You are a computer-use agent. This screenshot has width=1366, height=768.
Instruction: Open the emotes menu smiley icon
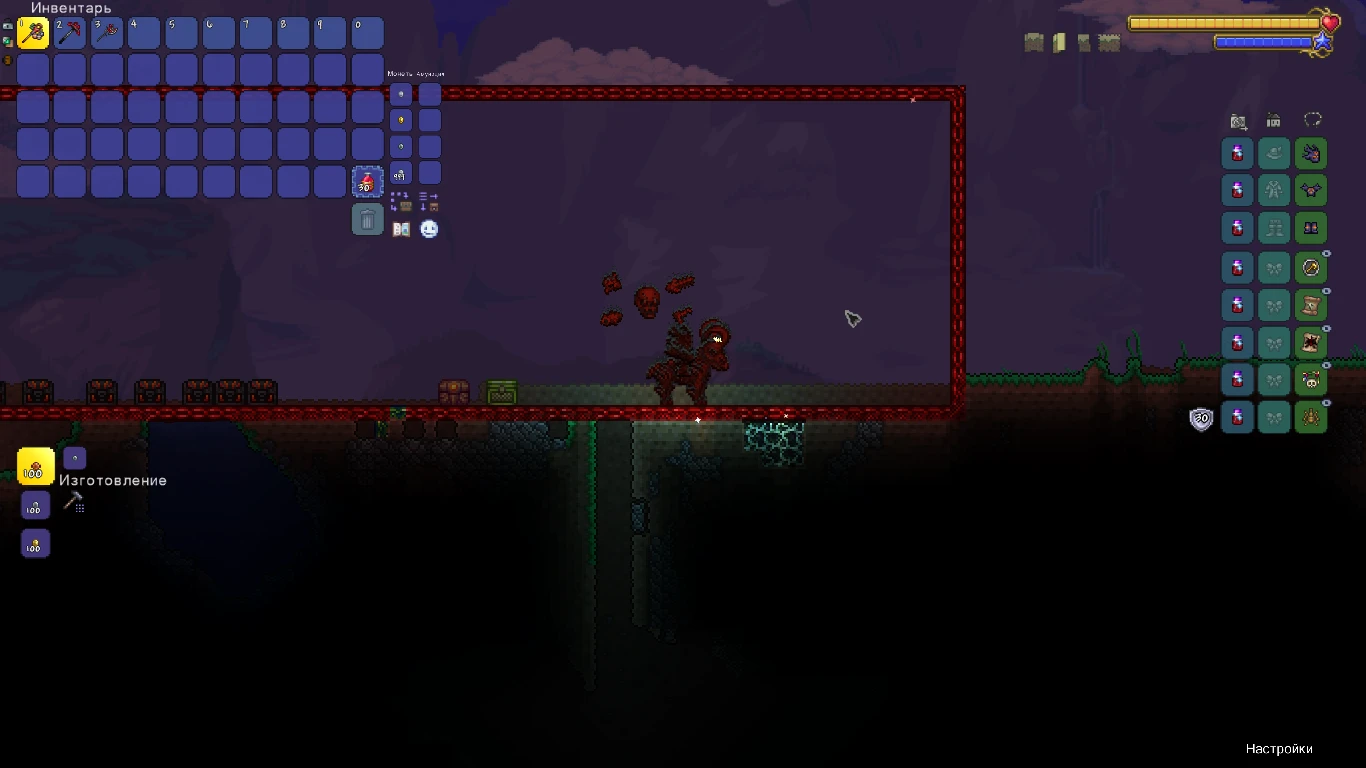tap(429, 228)
